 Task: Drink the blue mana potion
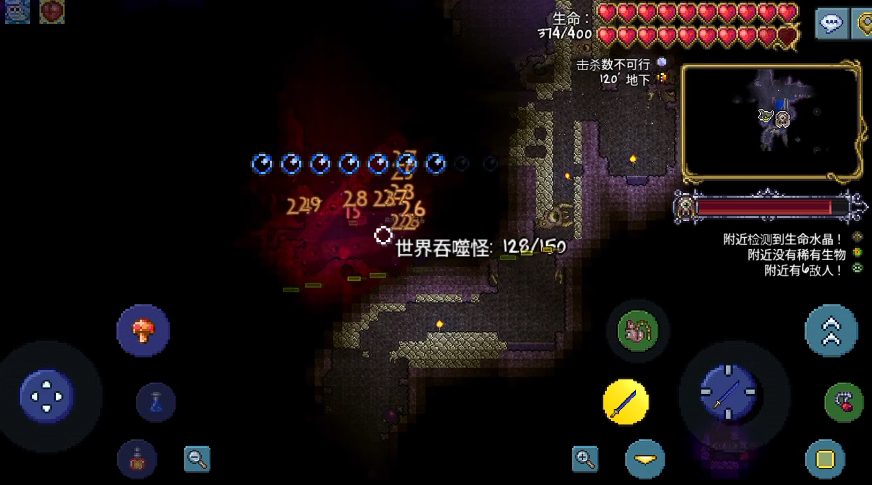point(156,402)
